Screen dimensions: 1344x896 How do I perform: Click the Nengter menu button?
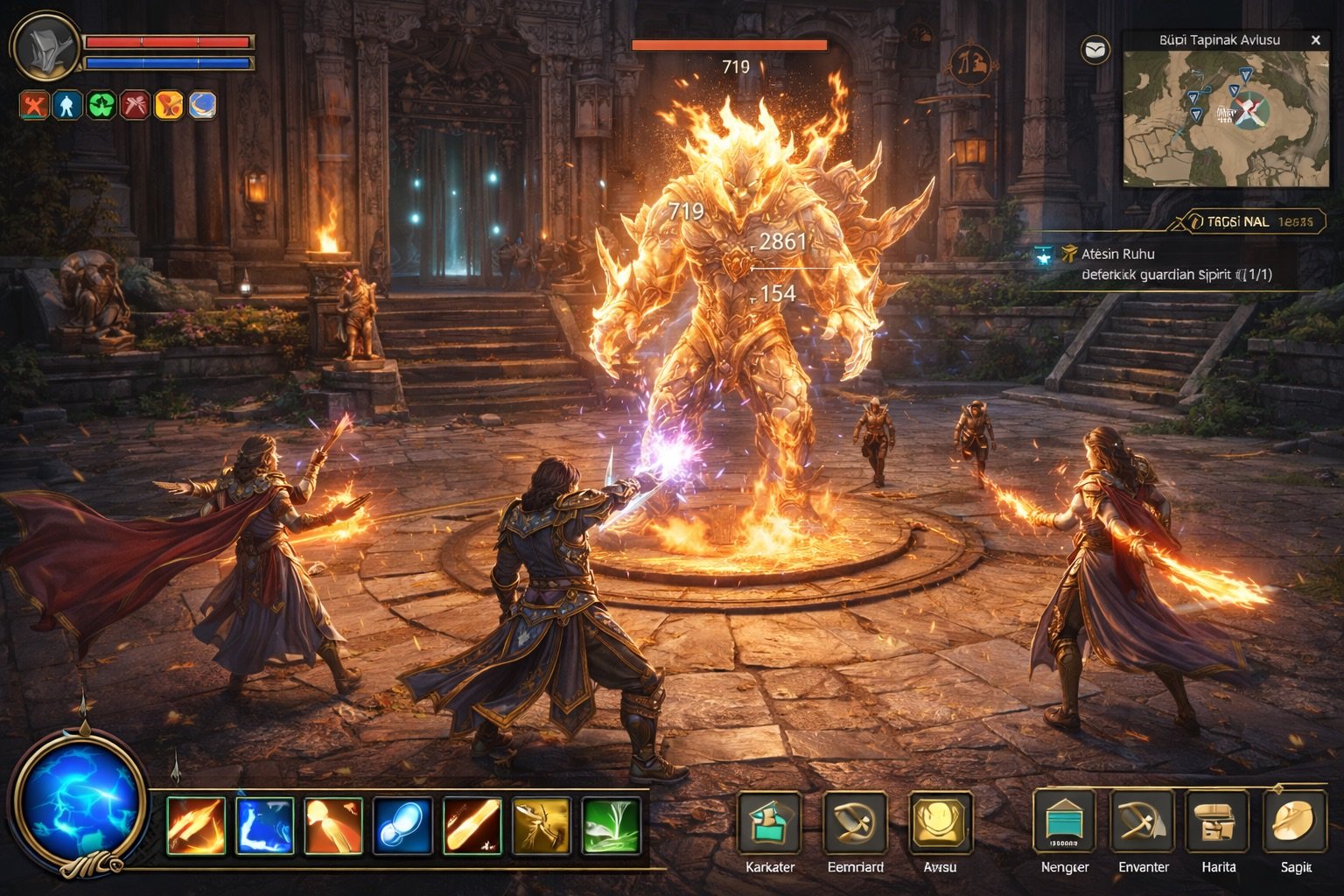1065,823
